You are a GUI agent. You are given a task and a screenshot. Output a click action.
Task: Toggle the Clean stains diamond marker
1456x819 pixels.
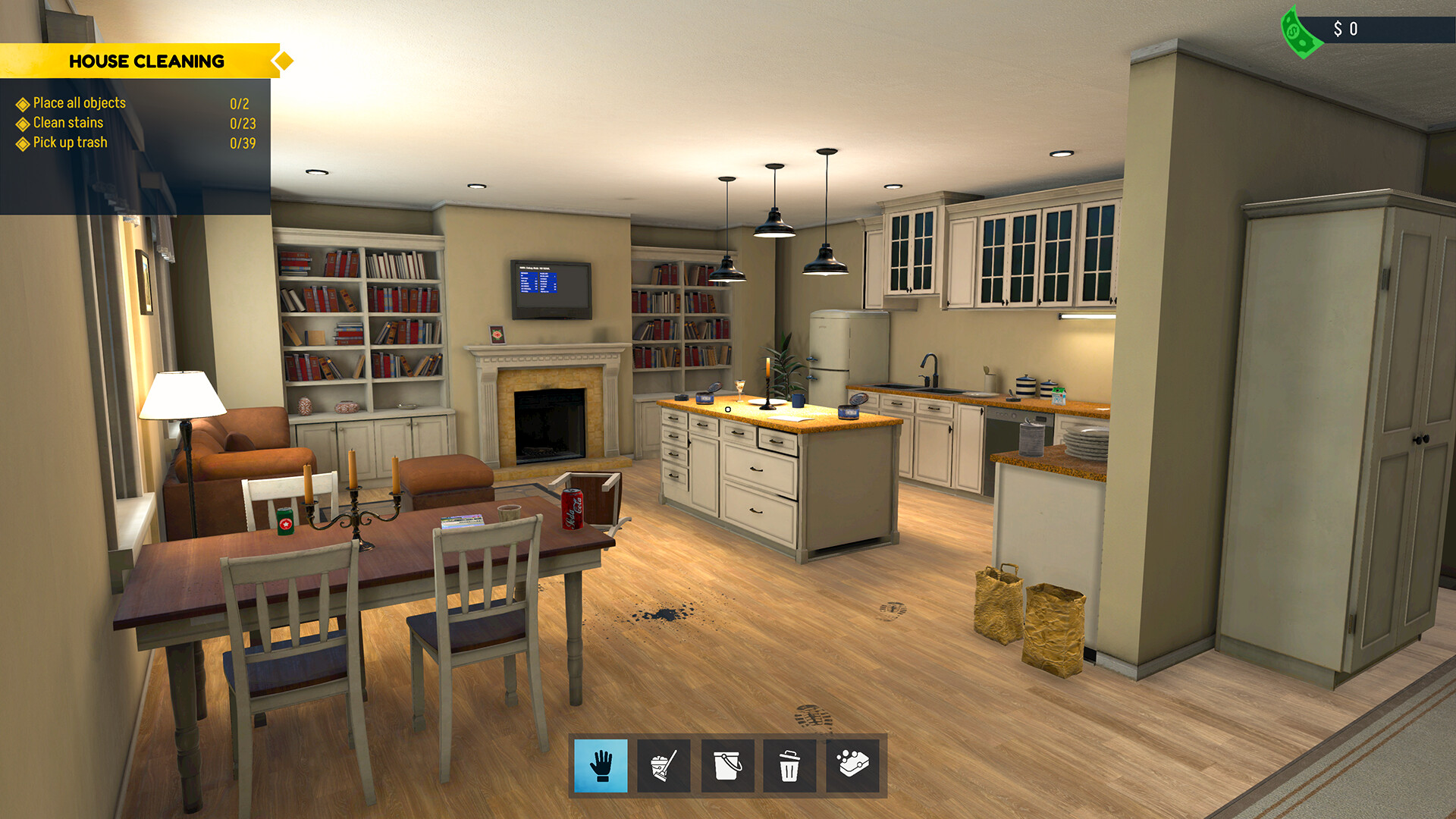[22, 122]
